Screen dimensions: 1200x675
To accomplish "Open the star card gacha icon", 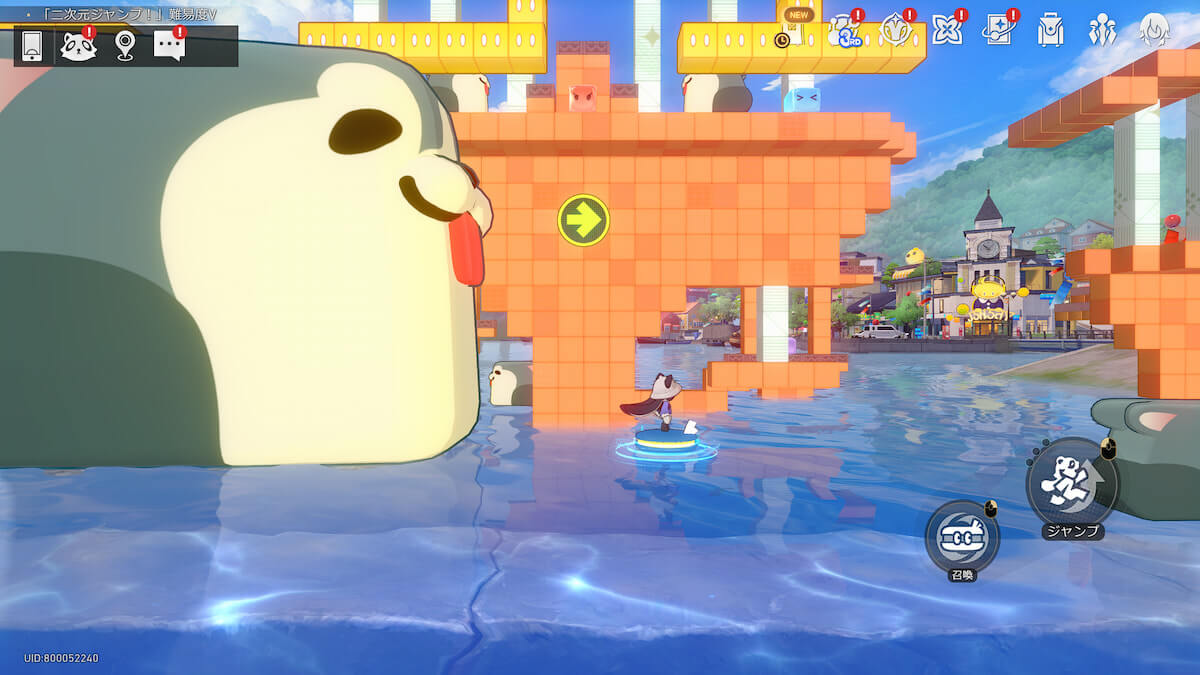I will (998, 31).
